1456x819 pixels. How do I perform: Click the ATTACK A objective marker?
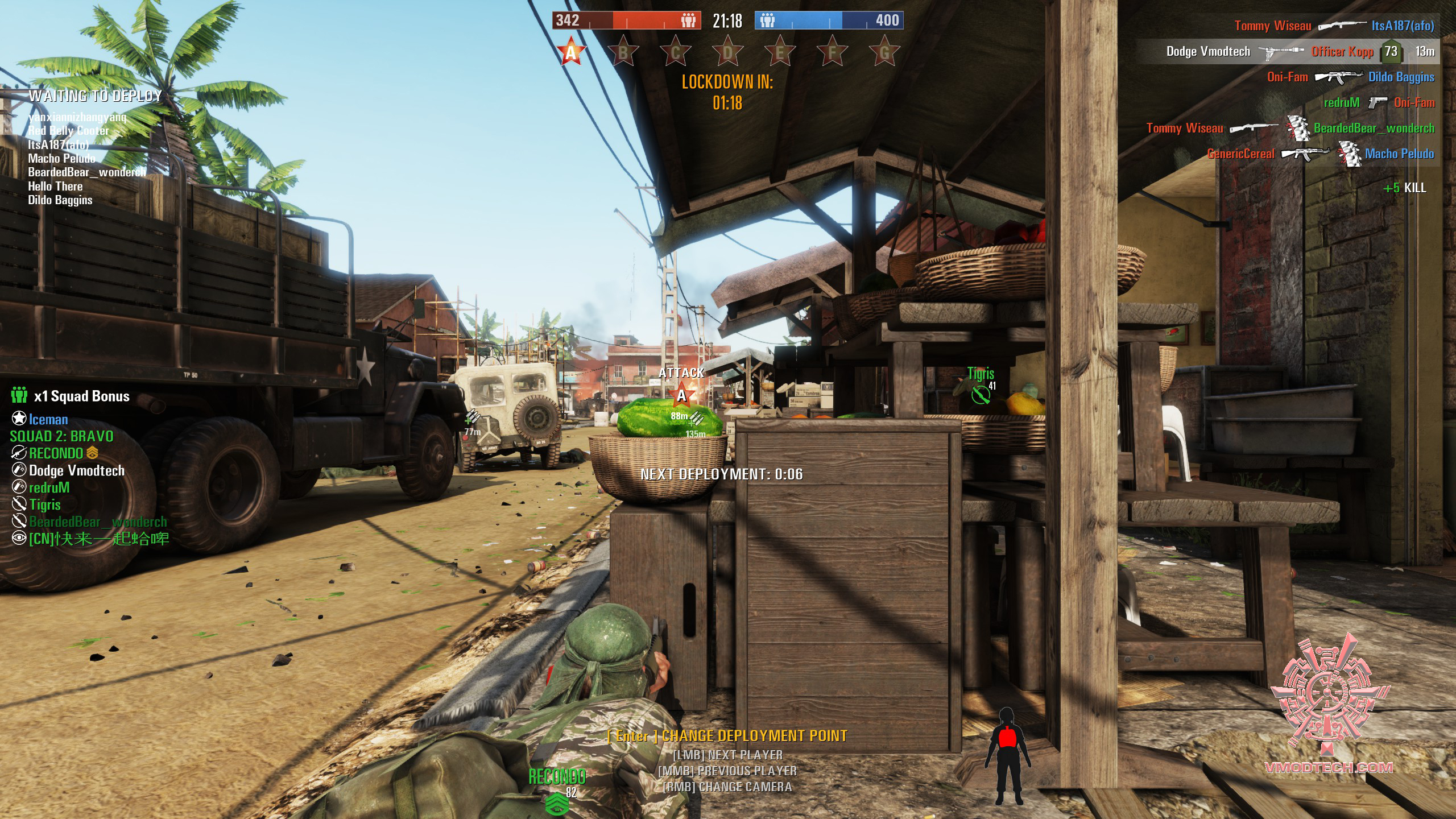tap(681, 394)
